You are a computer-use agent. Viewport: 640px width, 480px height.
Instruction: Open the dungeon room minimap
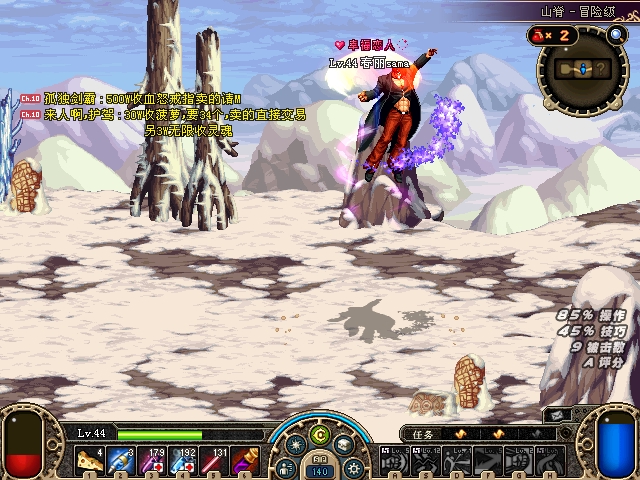(586, 69)
